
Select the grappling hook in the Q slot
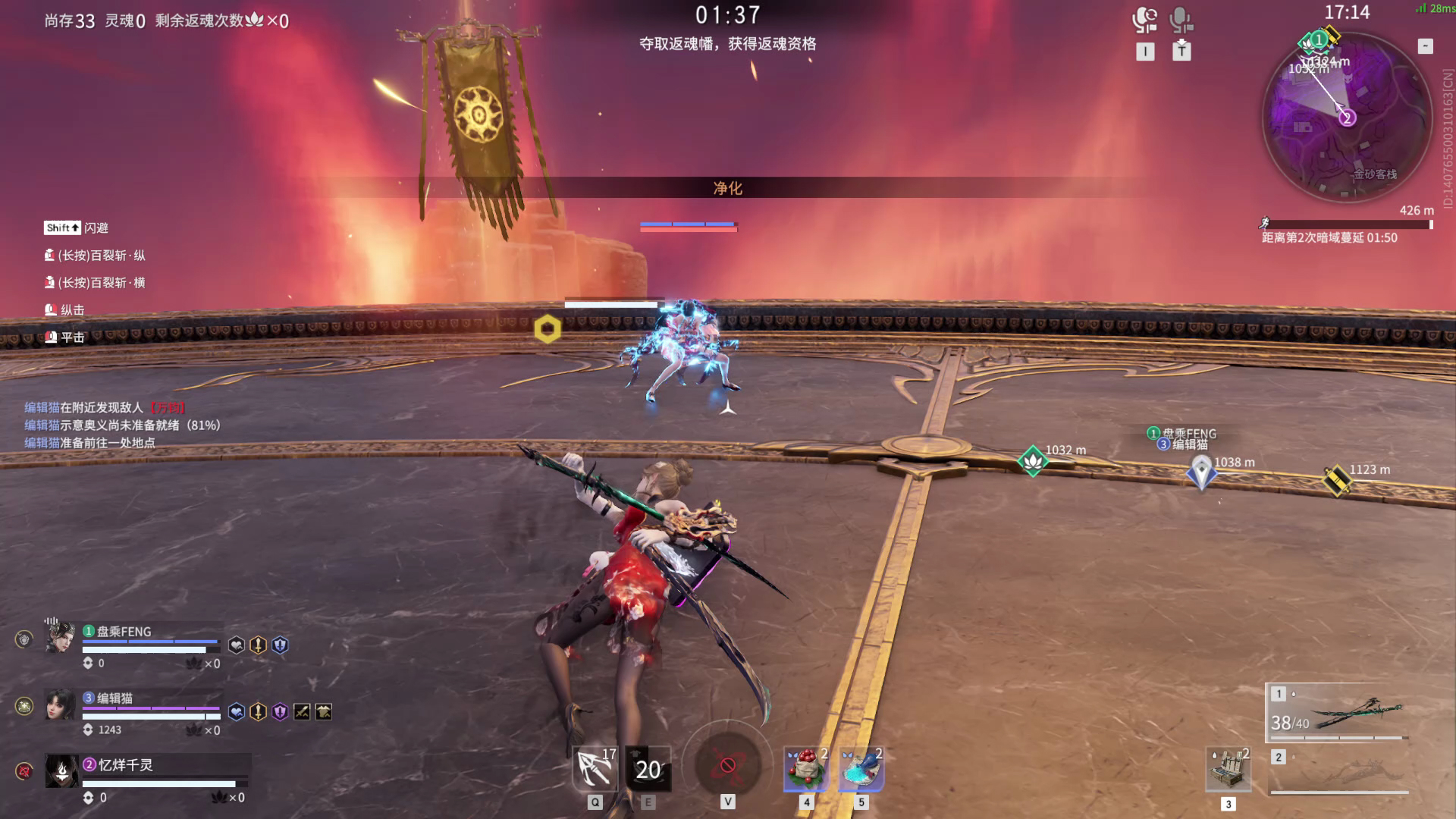tap(594, 767)
